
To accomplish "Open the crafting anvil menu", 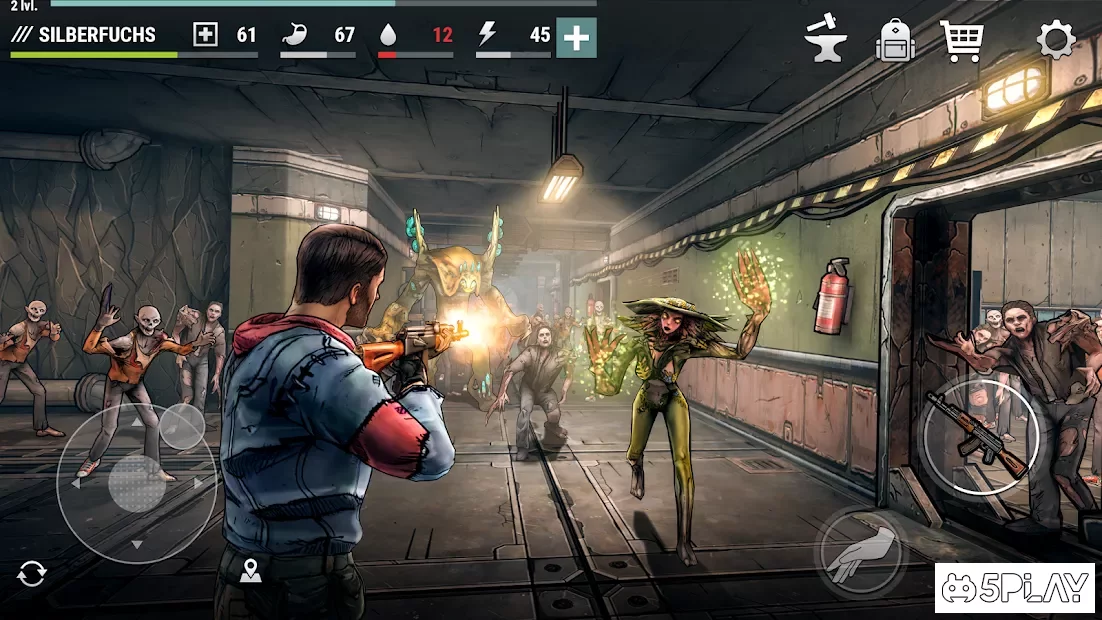I will [x=826, y=40].
